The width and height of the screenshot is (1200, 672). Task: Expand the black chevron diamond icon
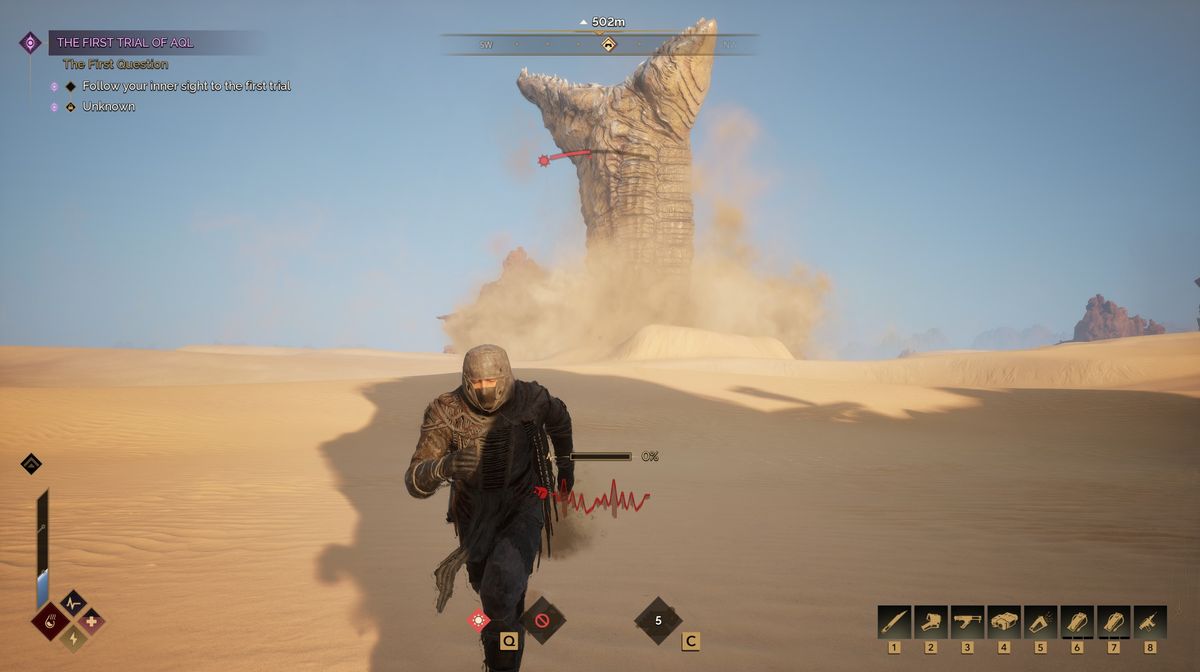pos(31,463)
